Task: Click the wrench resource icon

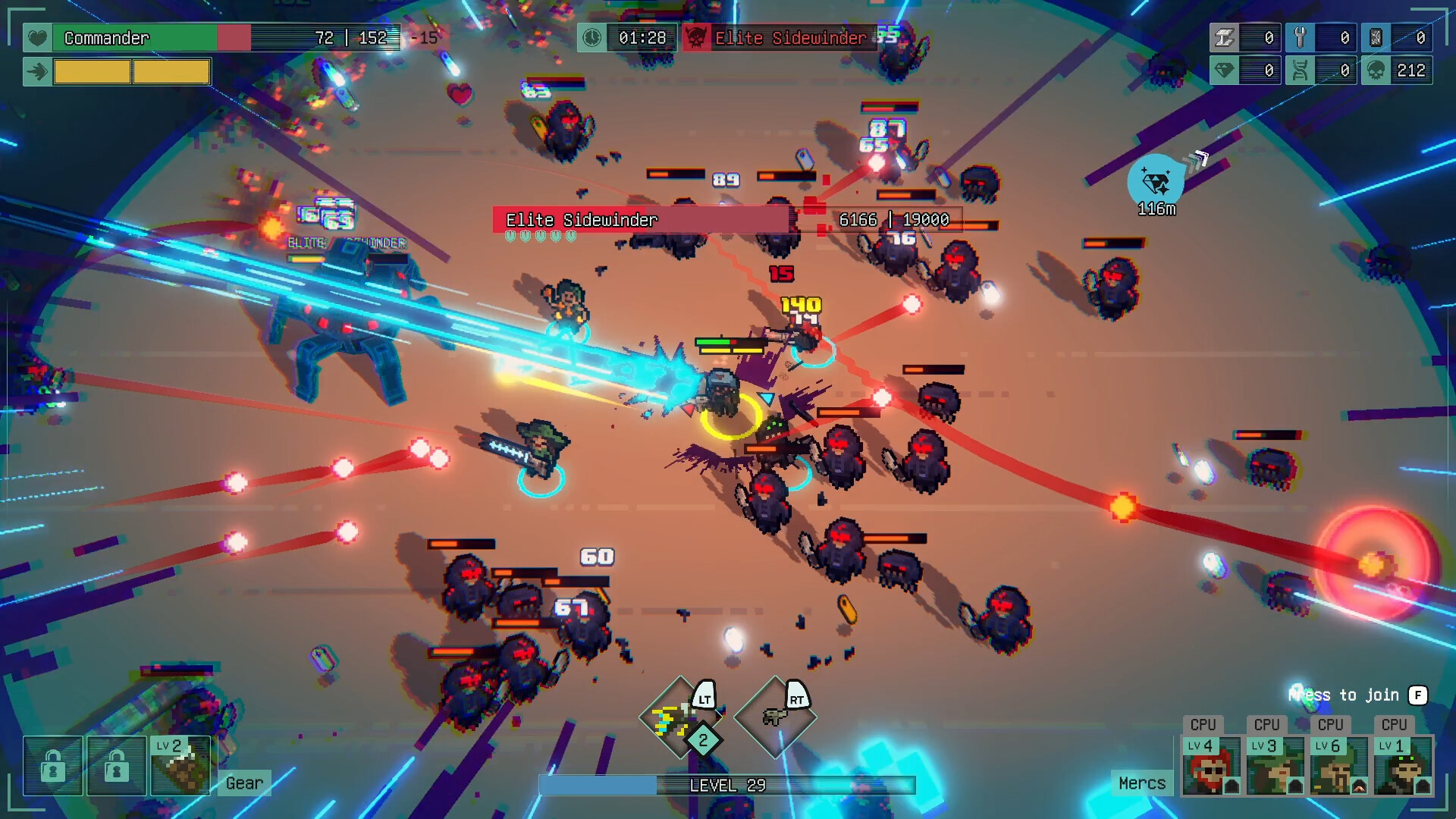Action: click(1300, 38)
